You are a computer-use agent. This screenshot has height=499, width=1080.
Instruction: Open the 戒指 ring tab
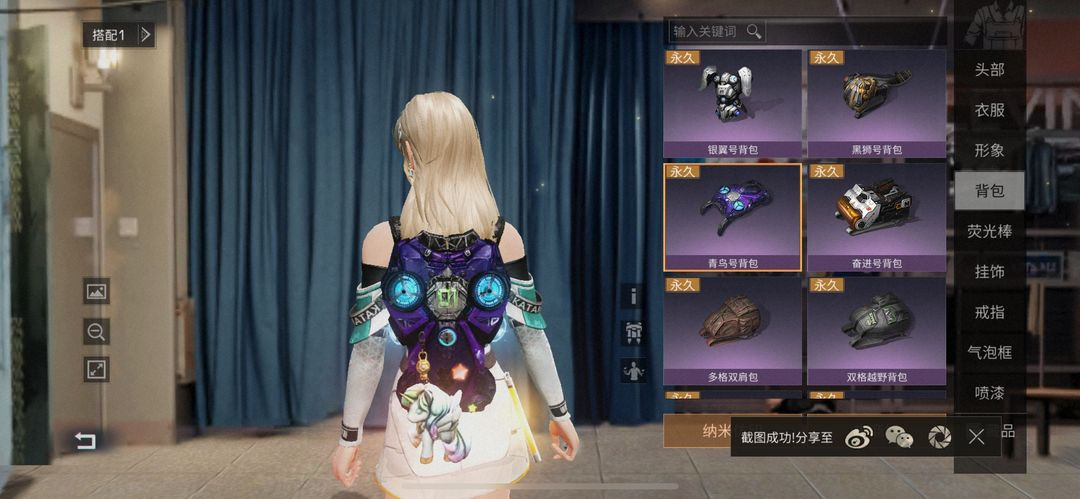pos(989,312)
